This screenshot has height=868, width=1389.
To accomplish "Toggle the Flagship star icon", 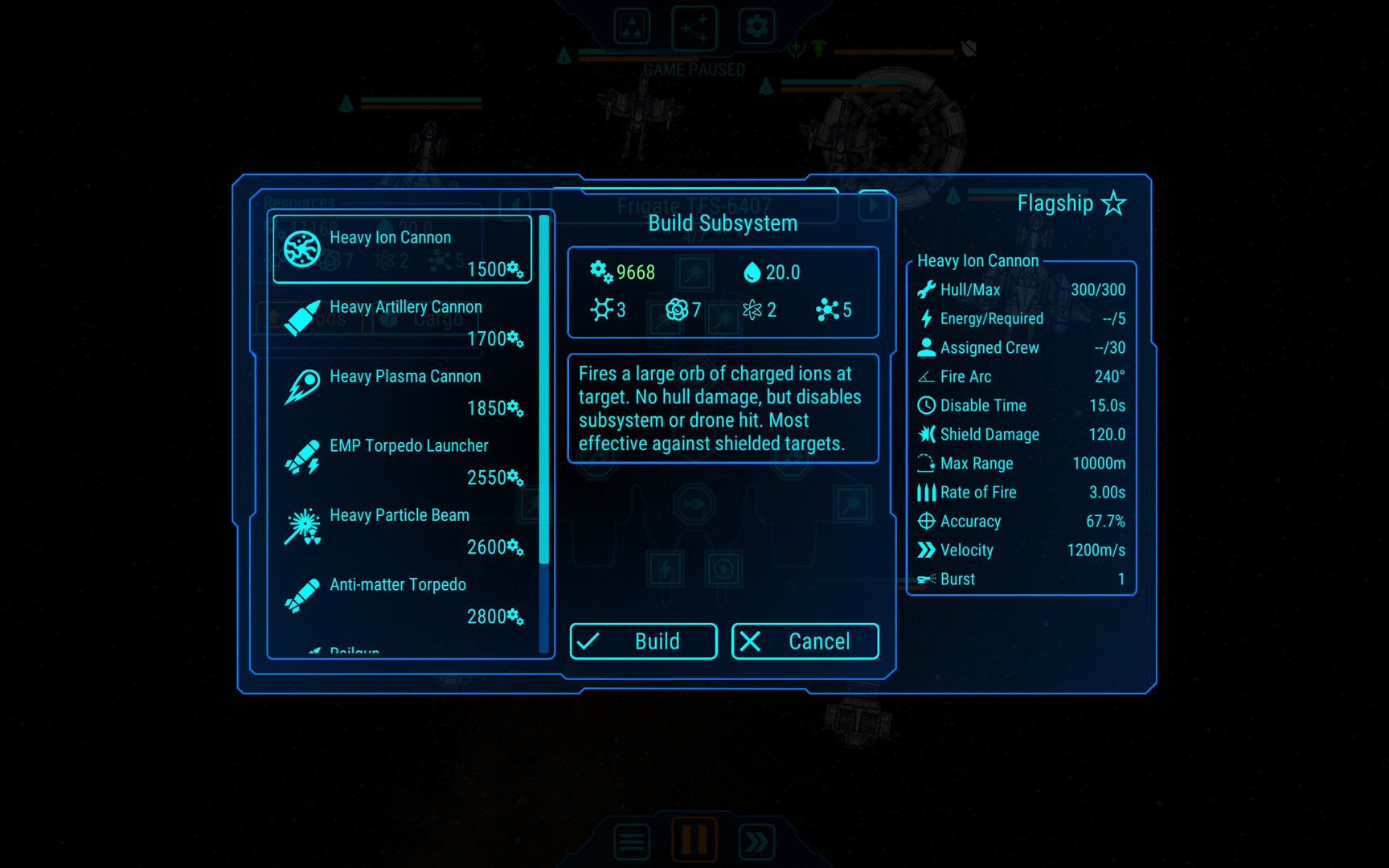I will 1113,203.
